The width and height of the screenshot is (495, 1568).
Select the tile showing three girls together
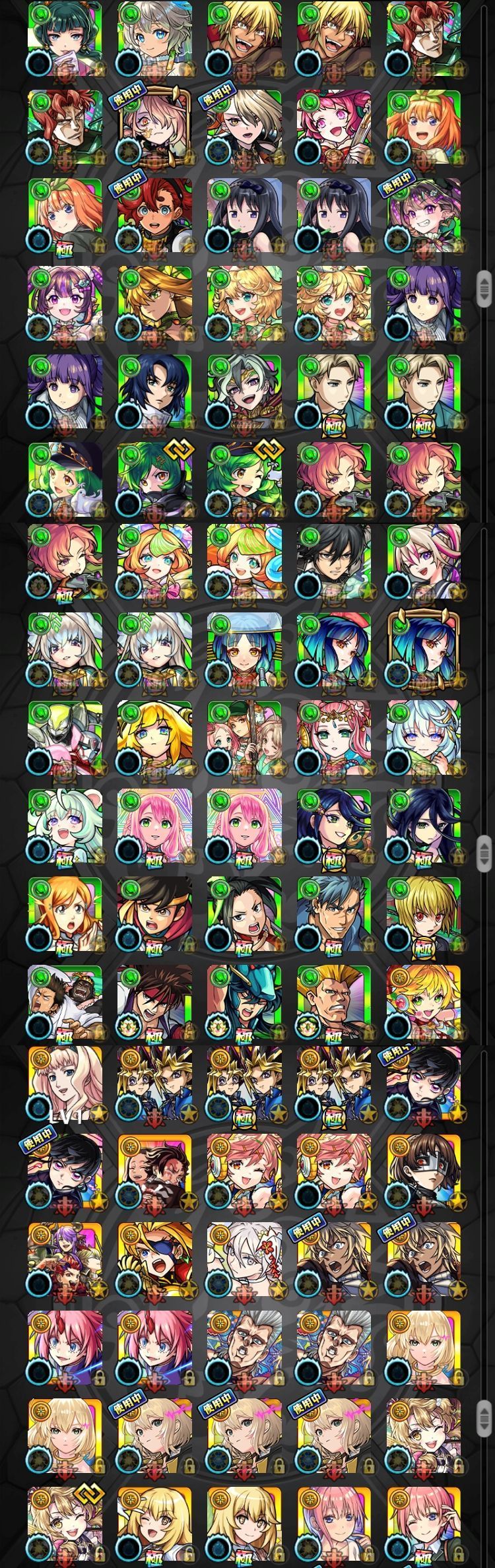[x=244, y=738]
